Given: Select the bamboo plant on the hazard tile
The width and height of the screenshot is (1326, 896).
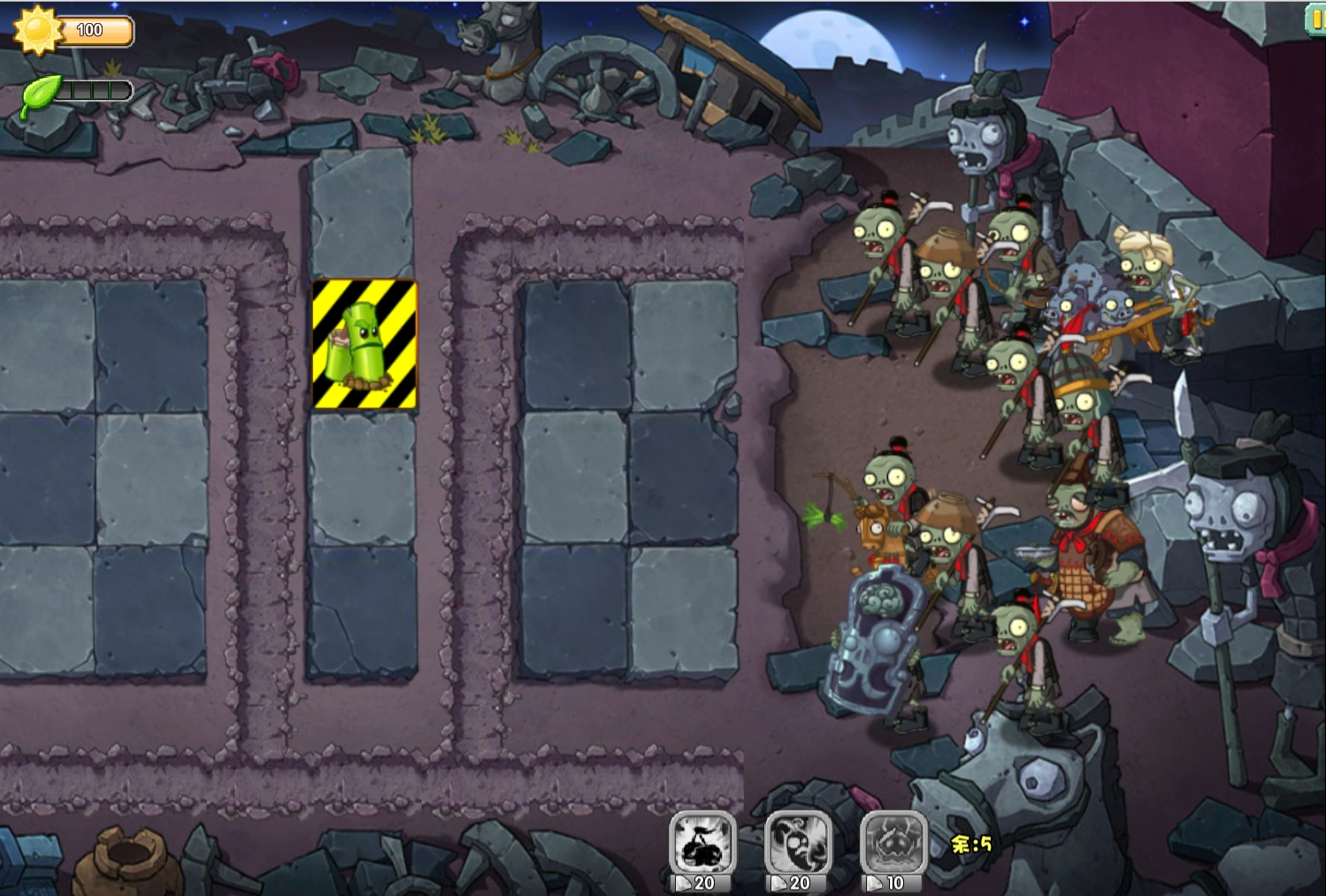Looking at the screenshot, I should click(x=363, y=341).
